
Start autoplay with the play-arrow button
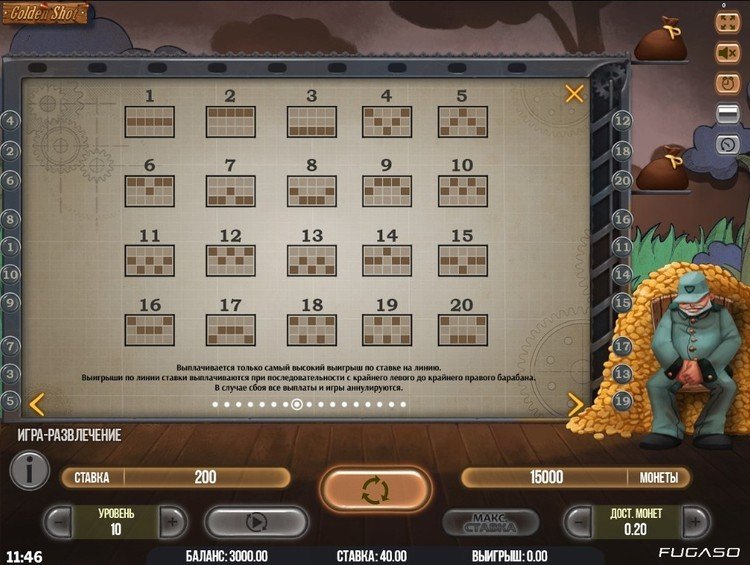click(256, 521)
